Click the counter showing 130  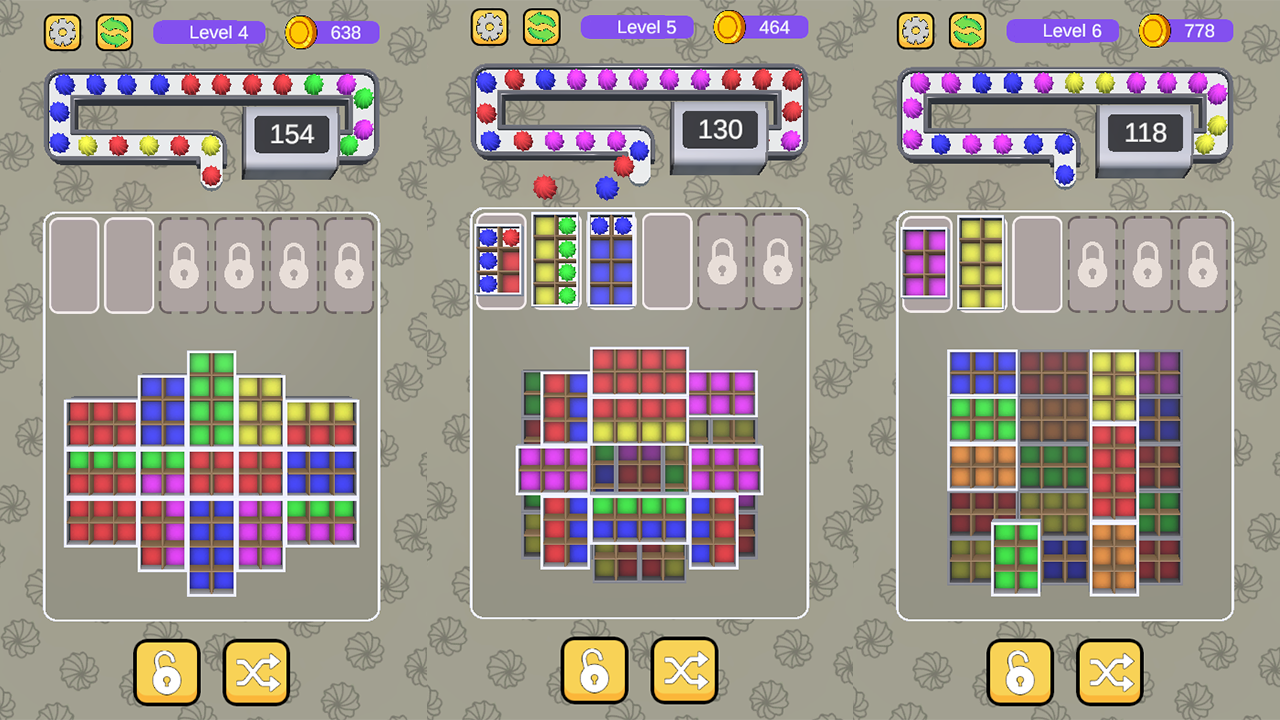[x=720, y=129]
